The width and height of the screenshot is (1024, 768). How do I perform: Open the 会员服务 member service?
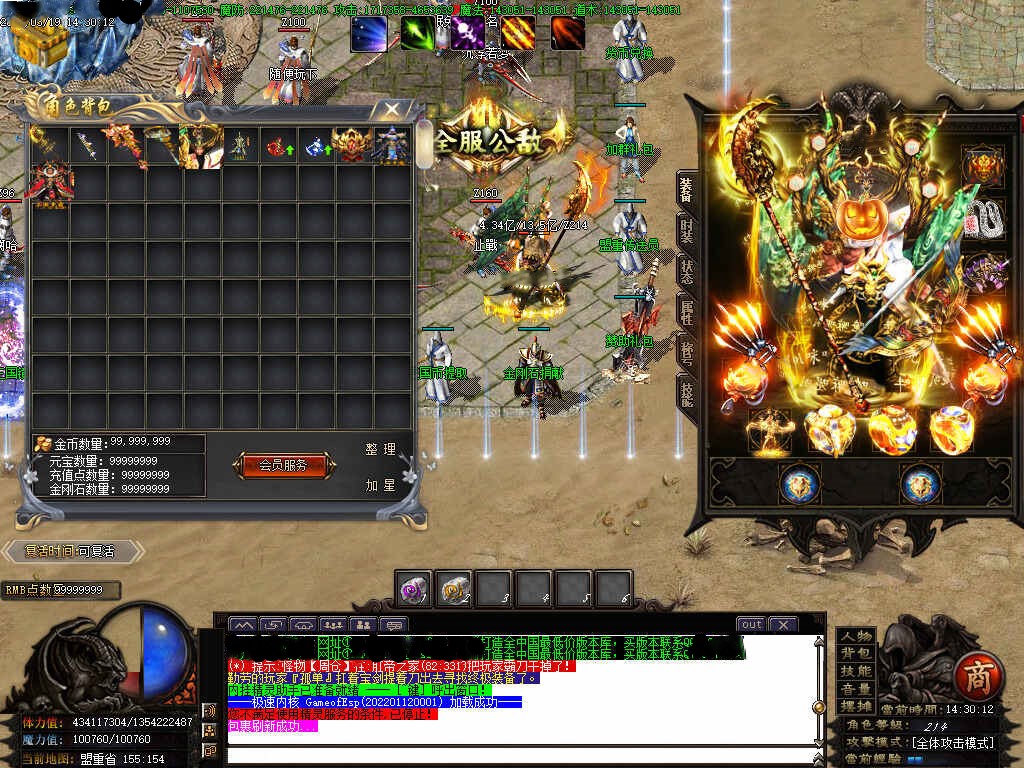click(x=283, y=465)
